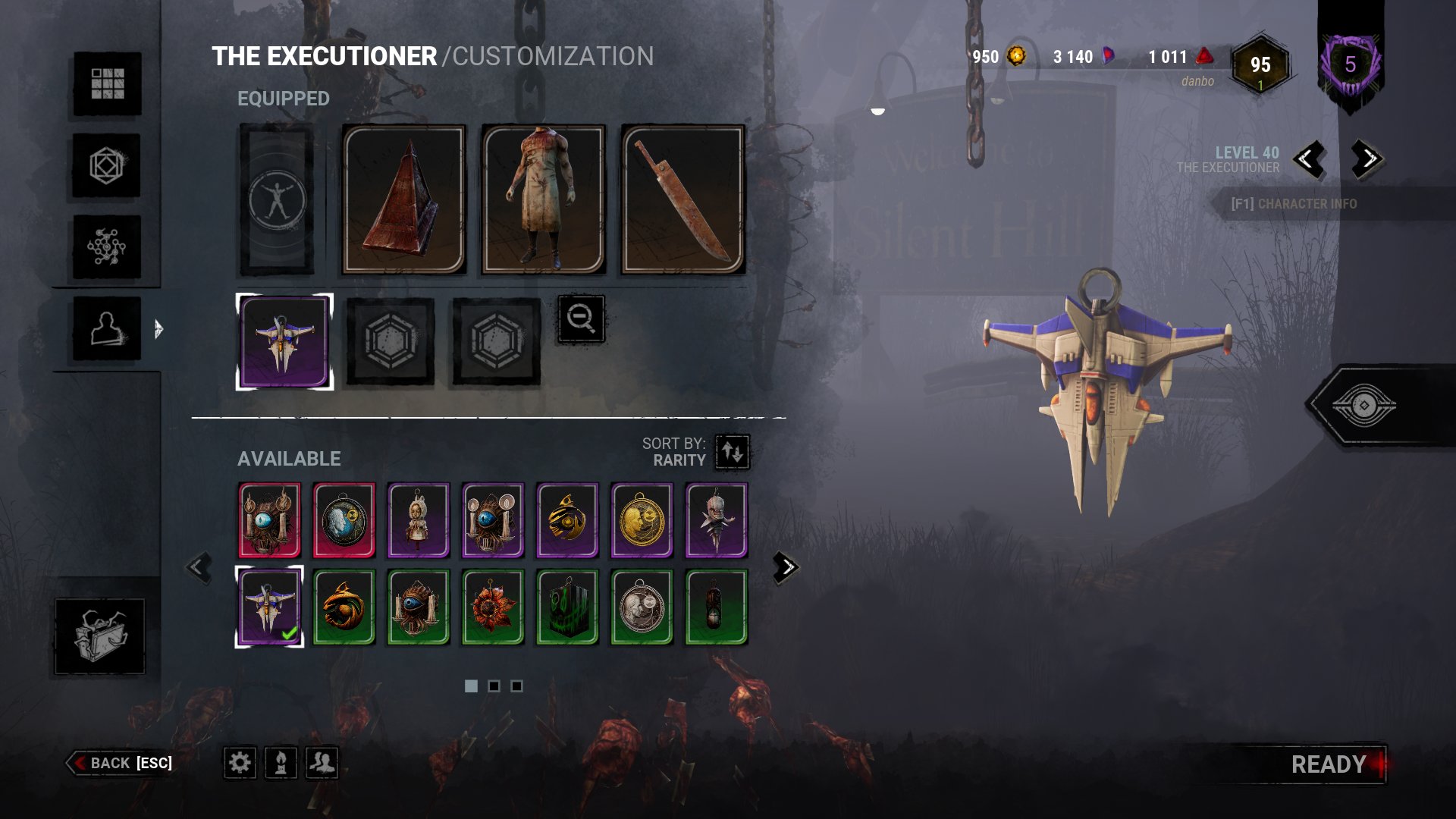This screenshot has width=1456, height=819.
Task: Select the equipped butcher apron body cosmetic
Action: (543, 199)
